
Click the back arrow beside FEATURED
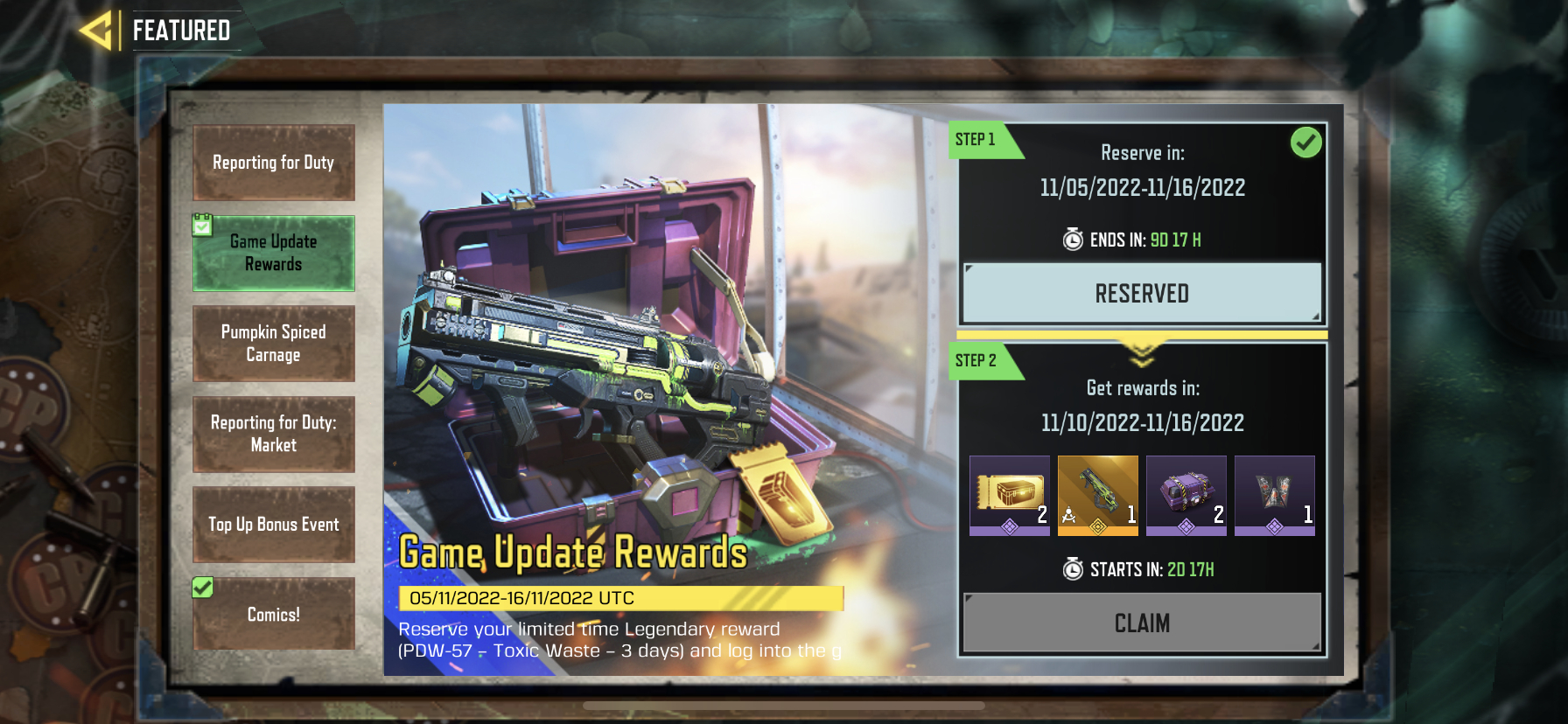(x=96, y=29)
